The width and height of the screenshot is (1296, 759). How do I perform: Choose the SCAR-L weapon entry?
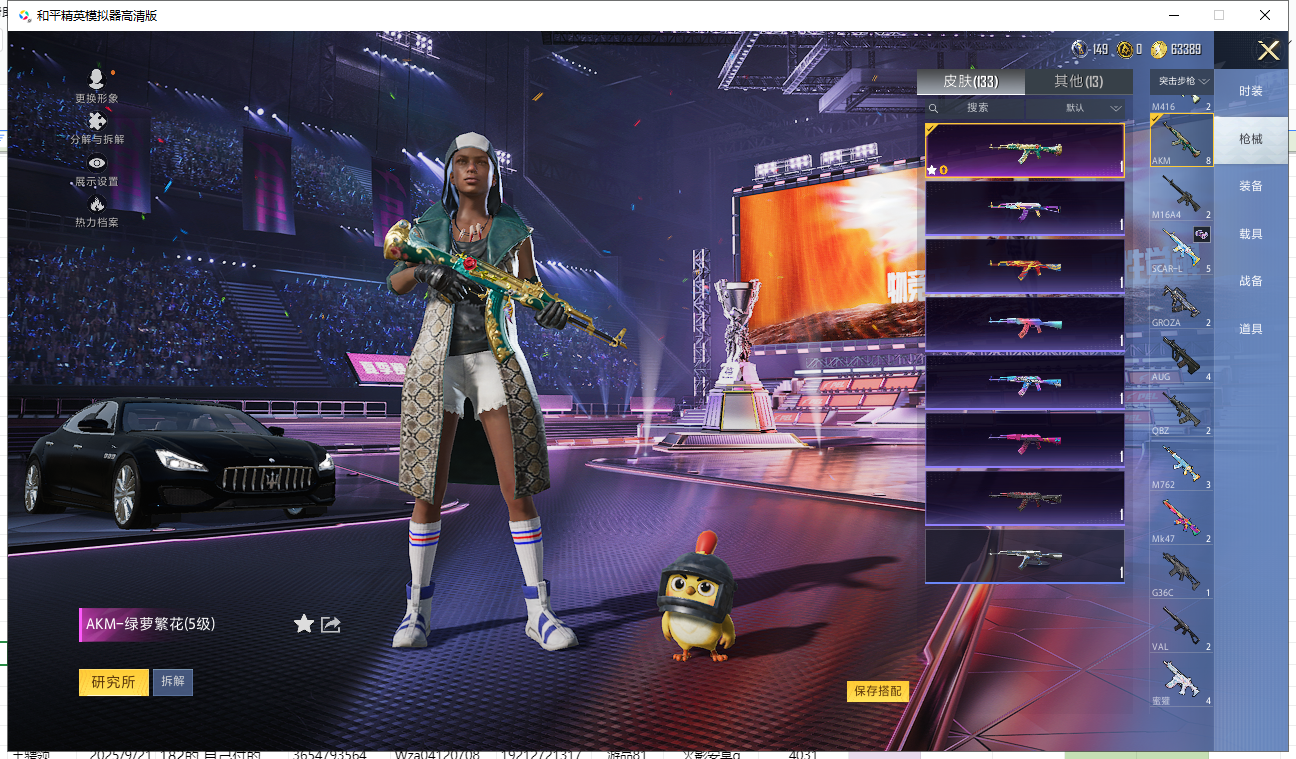pyautogui.click(x=1181, y=250)
